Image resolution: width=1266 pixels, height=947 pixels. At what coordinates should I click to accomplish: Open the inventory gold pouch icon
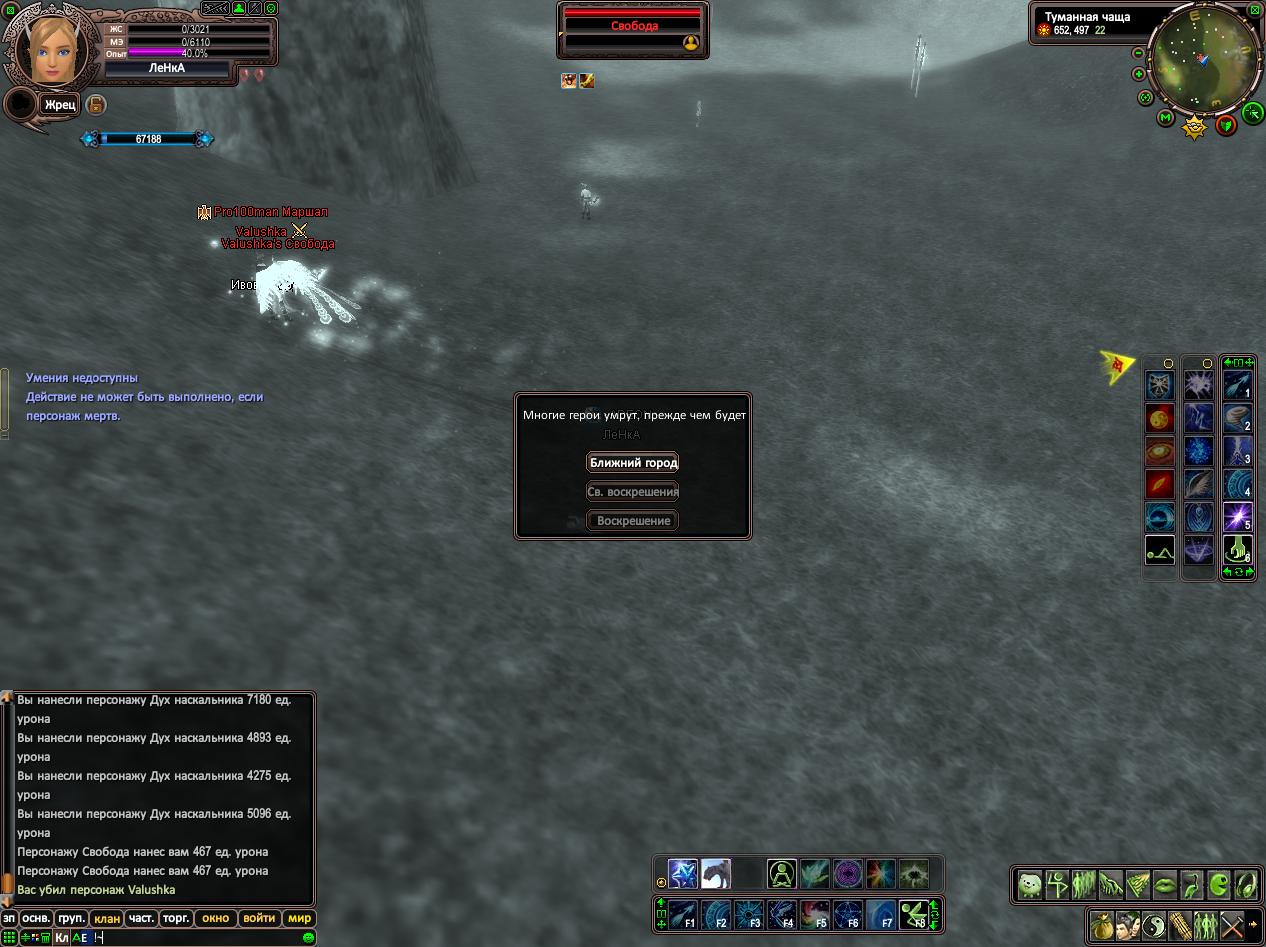point(1102,925)
